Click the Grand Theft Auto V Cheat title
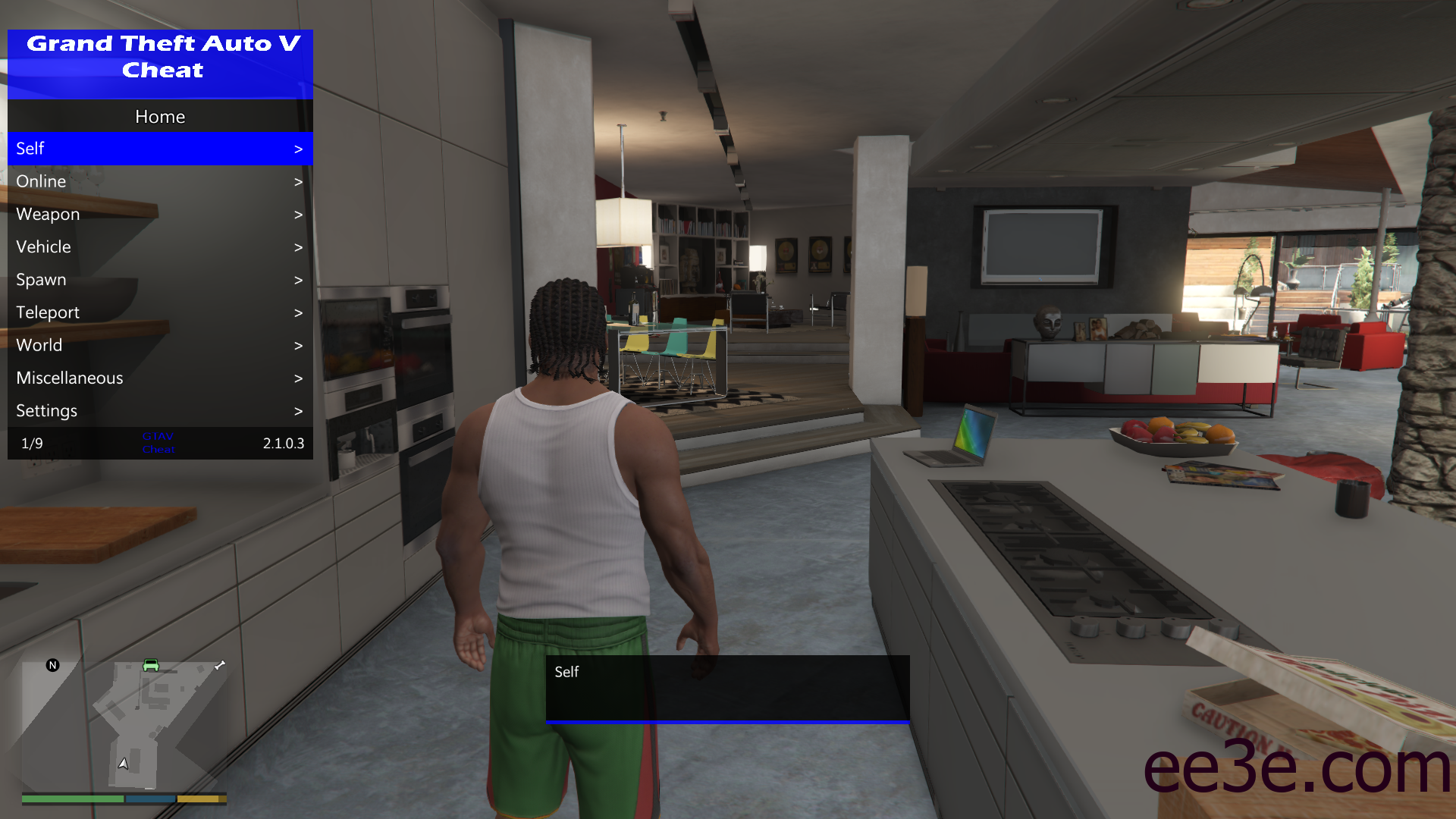 tap(159, 57)
